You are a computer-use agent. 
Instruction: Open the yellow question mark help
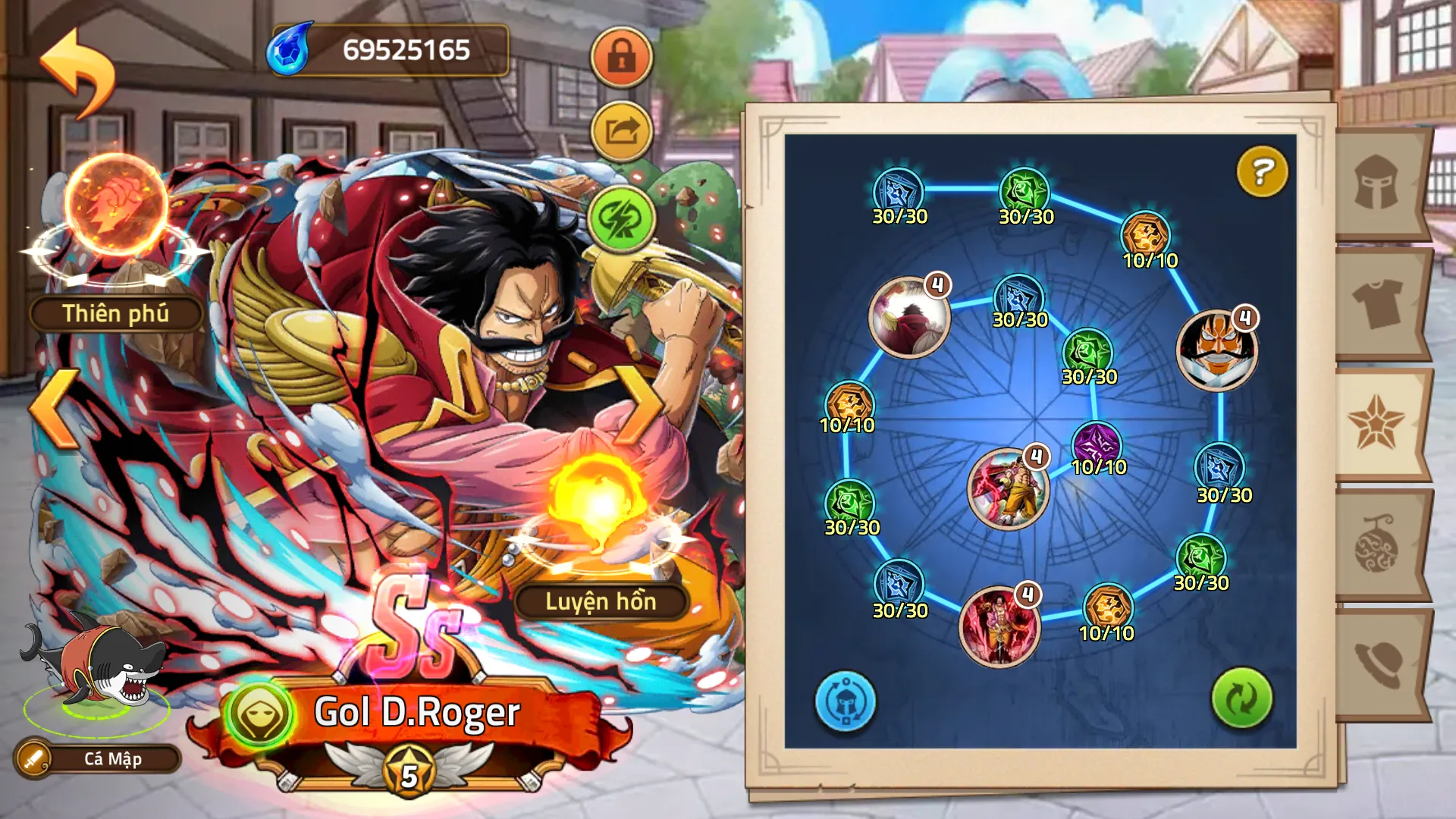click(x=1262, y=171)
